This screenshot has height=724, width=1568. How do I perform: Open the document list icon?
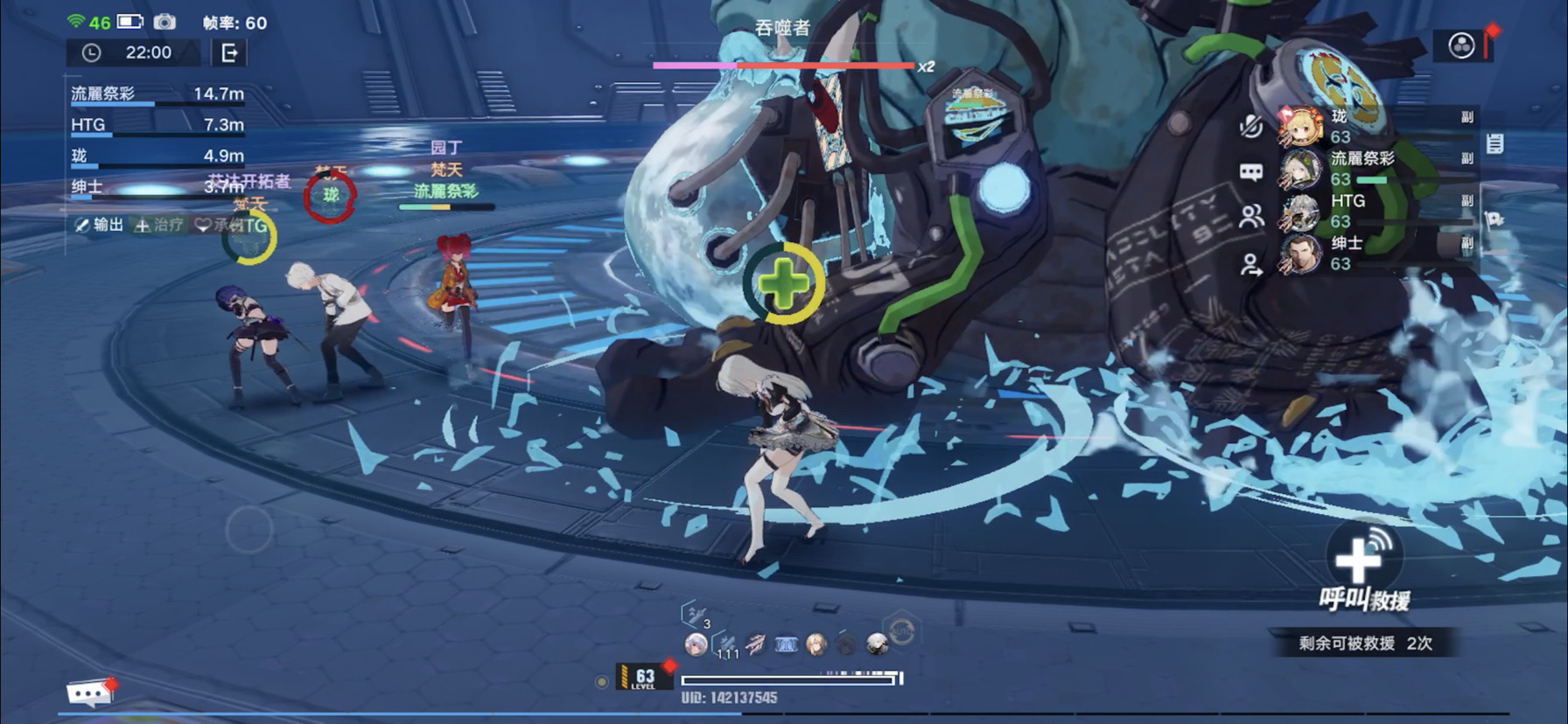[x=1494, y=143]
